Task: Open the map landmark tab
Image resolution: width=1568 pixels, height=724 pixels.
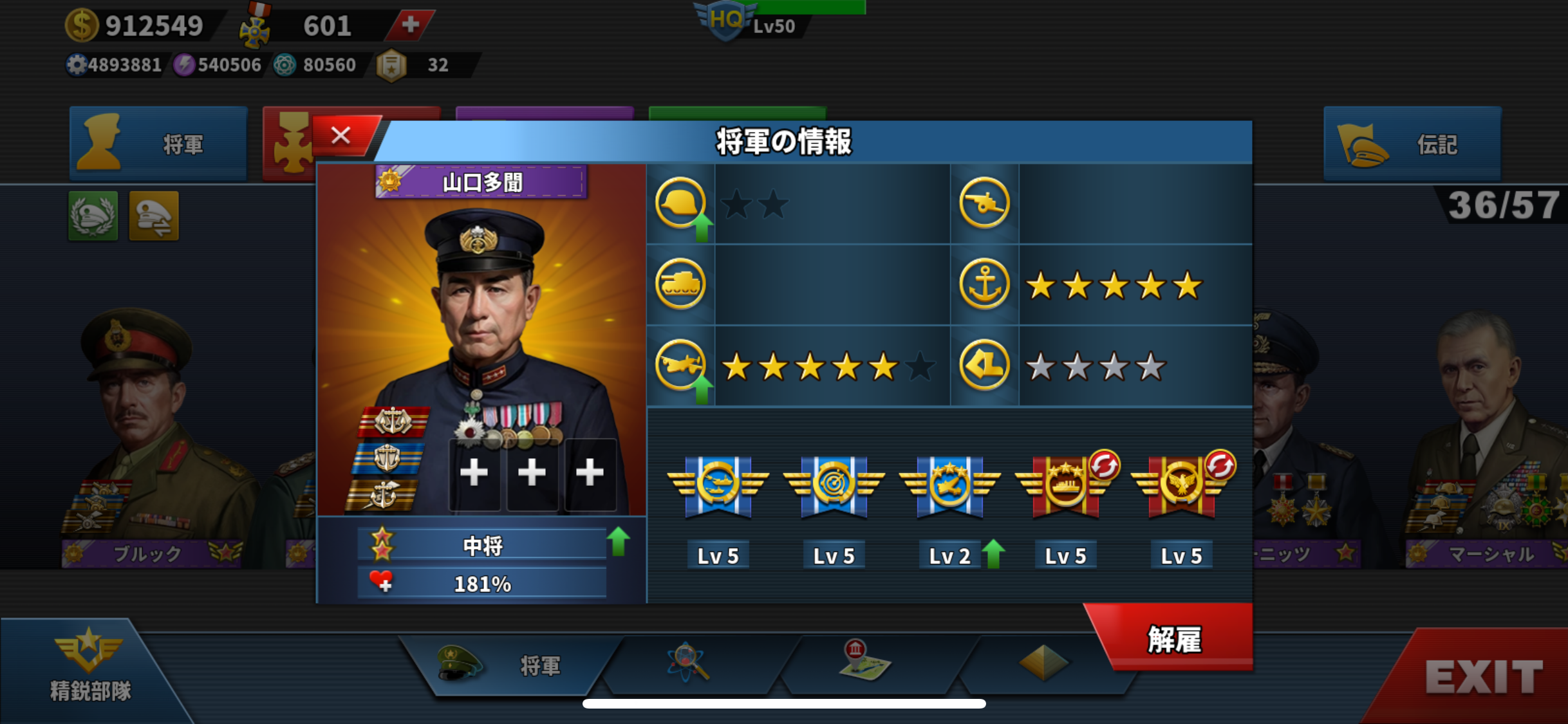Action: point(864,662)
